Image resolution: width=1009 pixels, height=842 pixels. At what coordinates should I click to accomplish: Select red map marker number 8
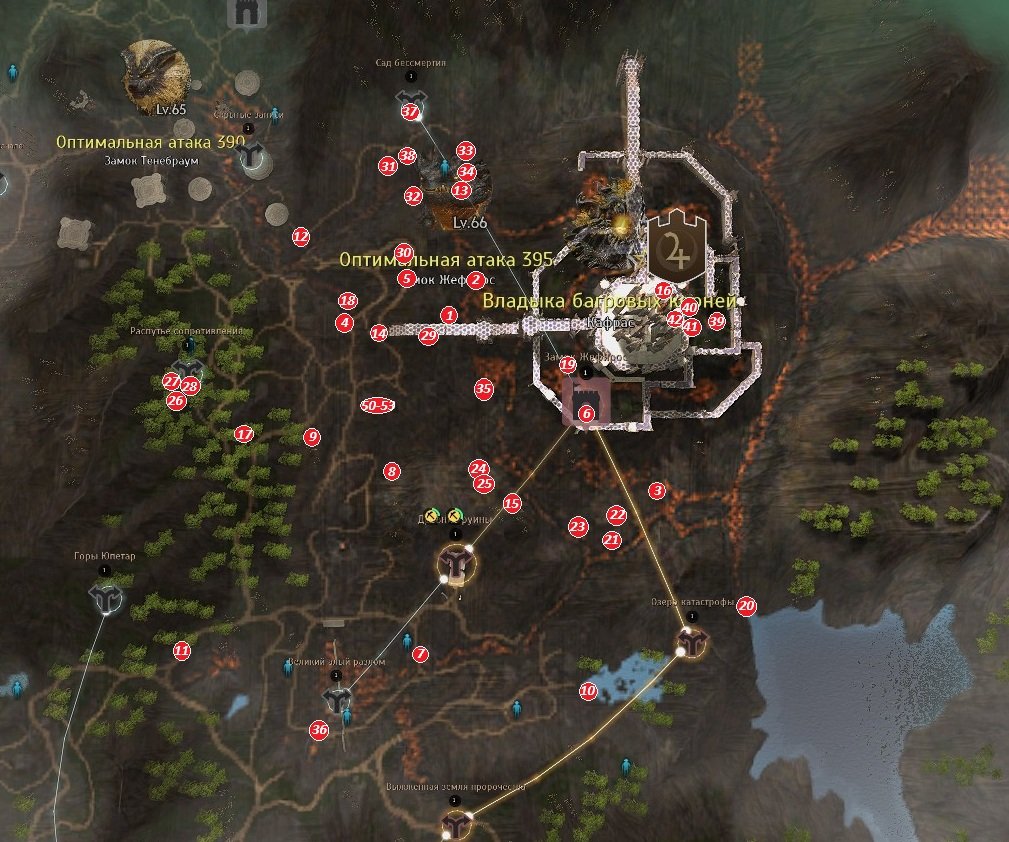tap(392, 471)
